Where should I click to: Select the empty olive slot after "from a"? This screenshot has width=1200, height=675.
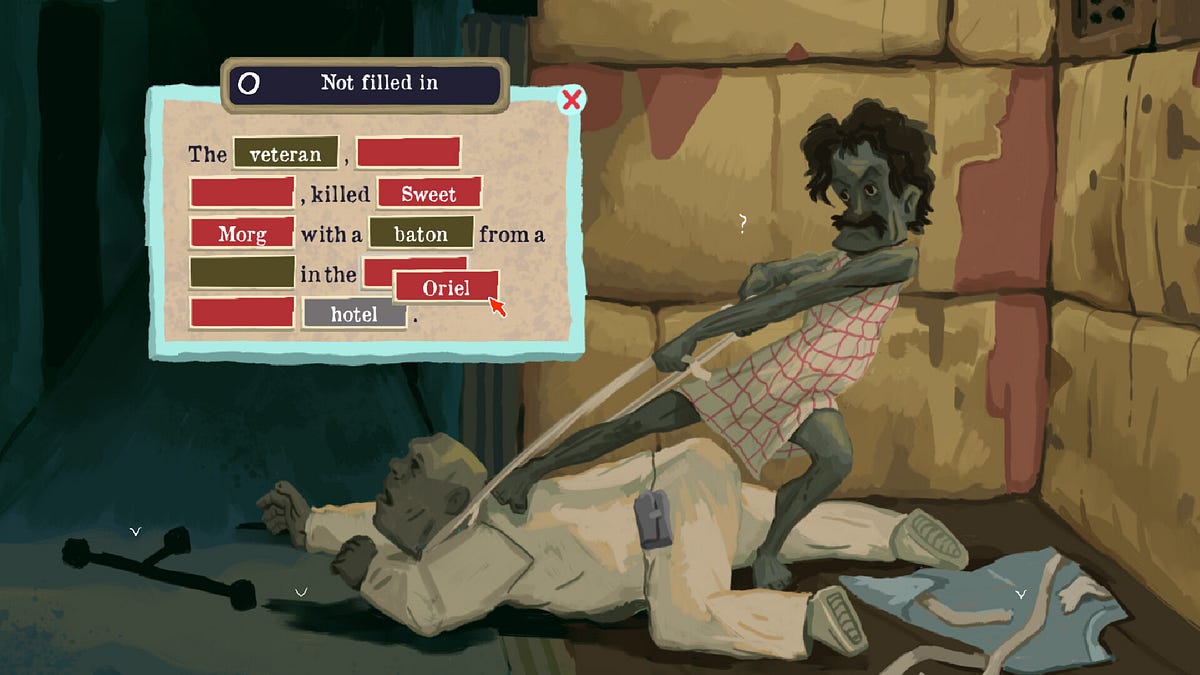(242, 273)
